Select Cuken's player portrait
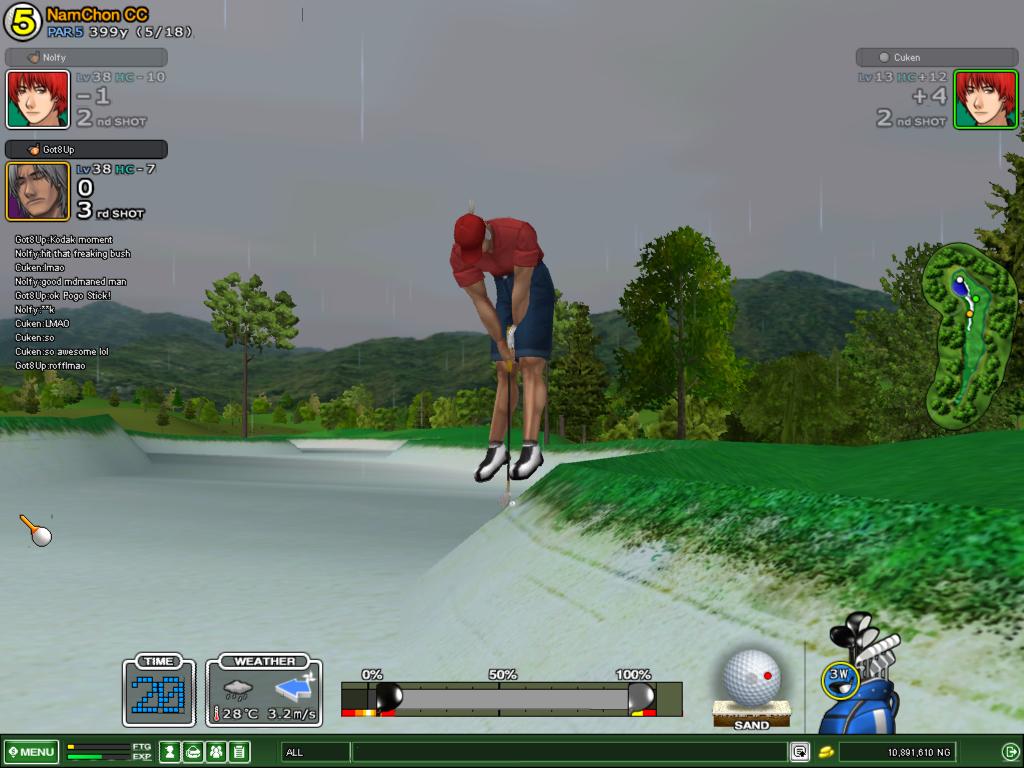The height and width of the screenshot is (768, 1024). click(985, 99)
